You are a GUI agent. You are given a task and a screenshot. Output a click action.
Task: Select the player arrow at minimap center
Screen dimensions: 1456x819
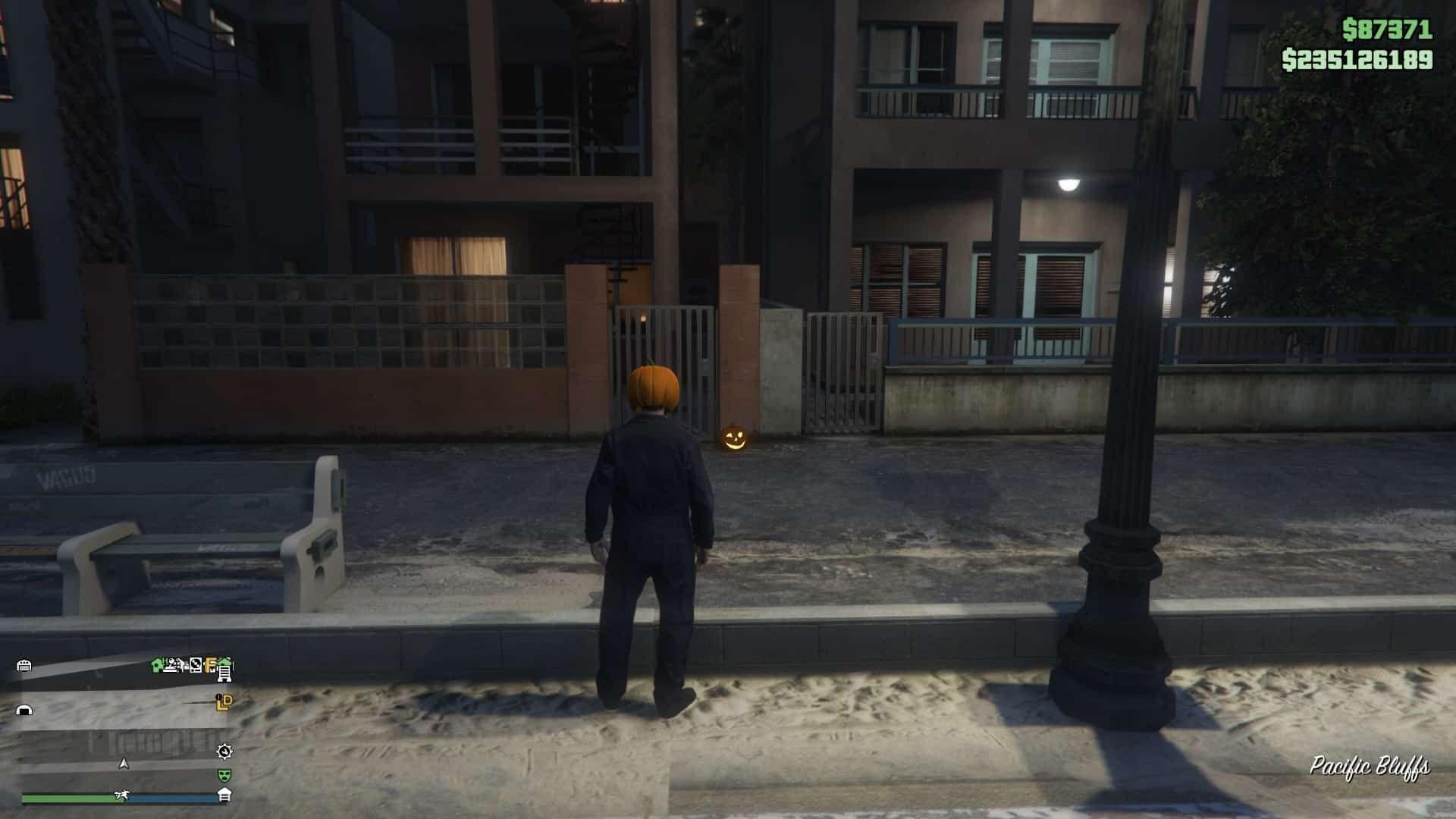click(x=124, y=764)
